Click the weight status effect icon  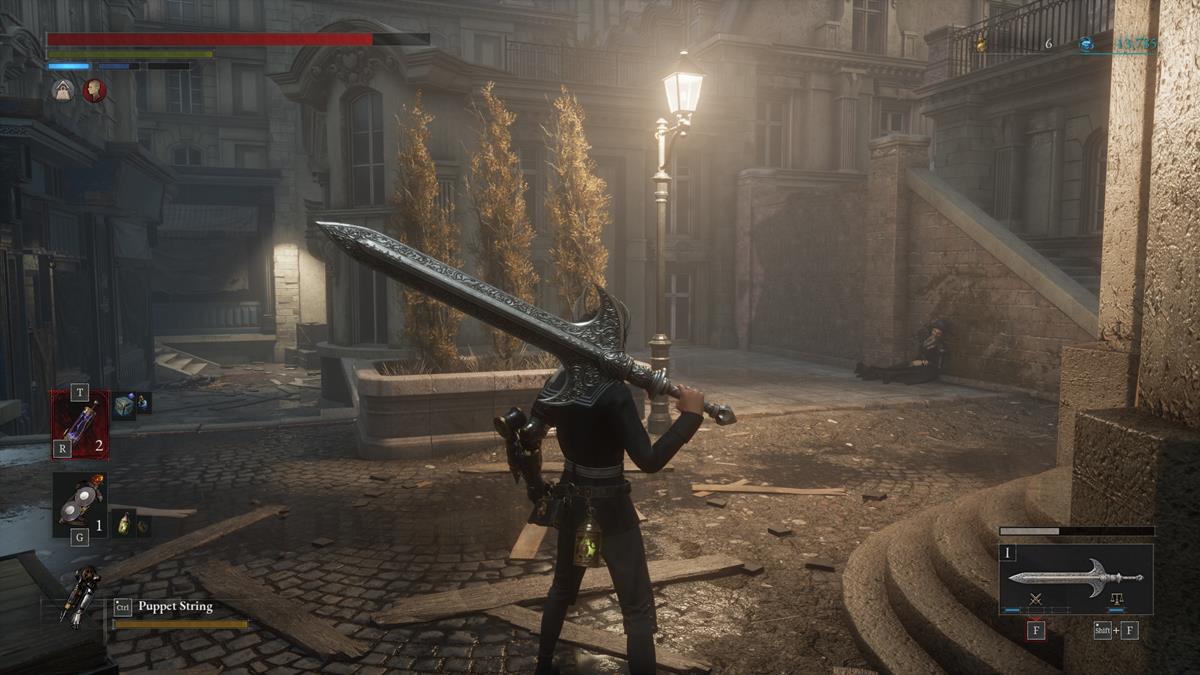pos(62,91)
